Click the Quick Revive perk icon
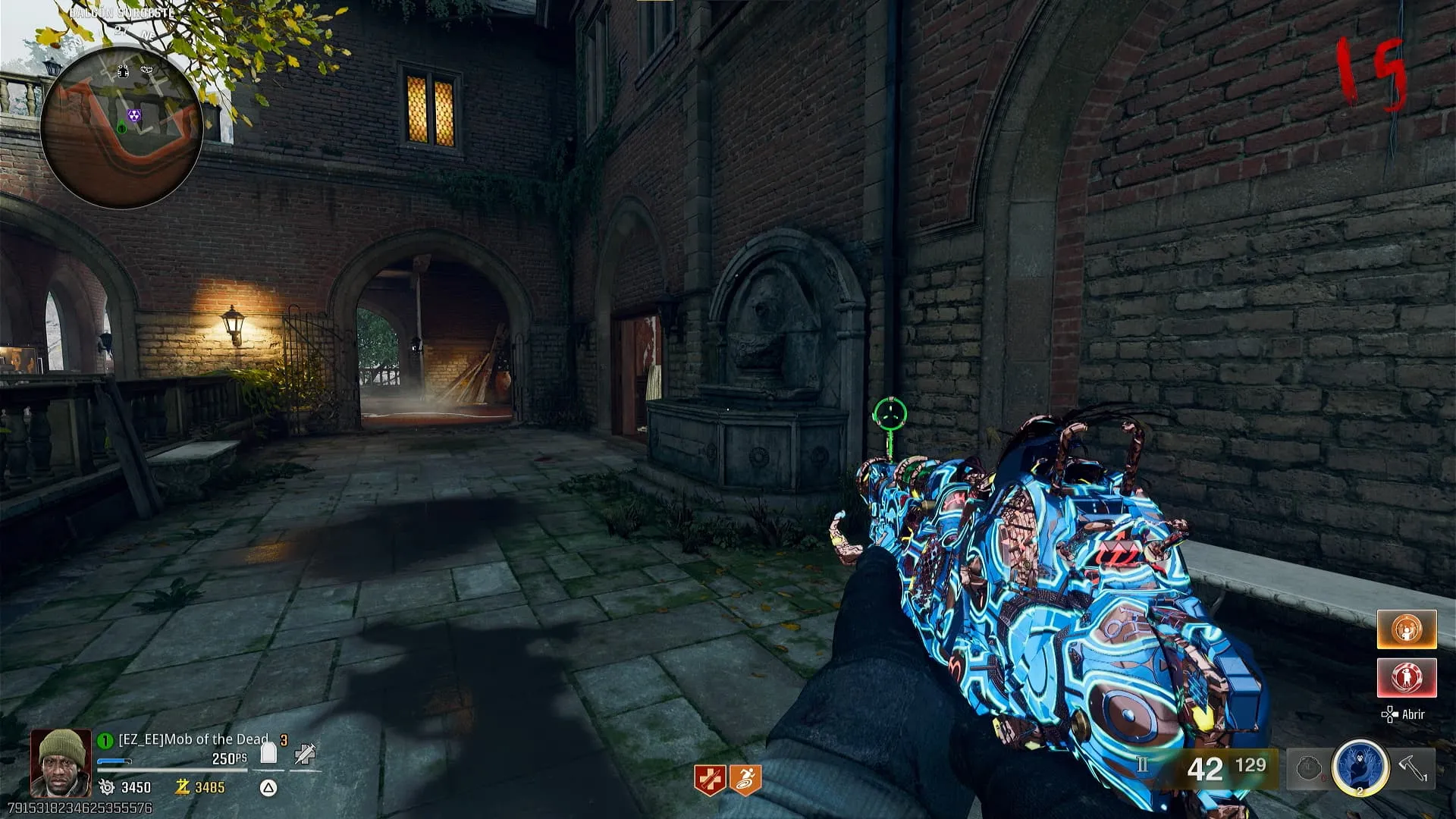 click(x=710, y=780)
